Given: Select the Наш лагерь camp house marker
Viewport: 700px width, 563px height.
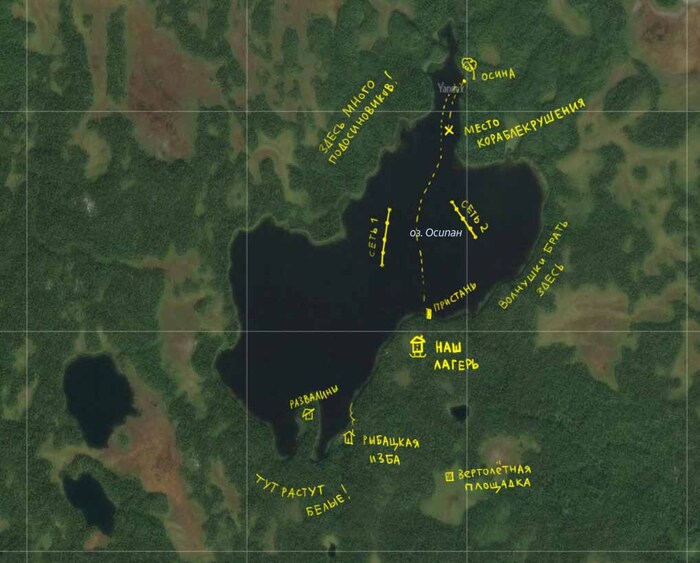Looking at the screenshot, I should pos(418,347).
